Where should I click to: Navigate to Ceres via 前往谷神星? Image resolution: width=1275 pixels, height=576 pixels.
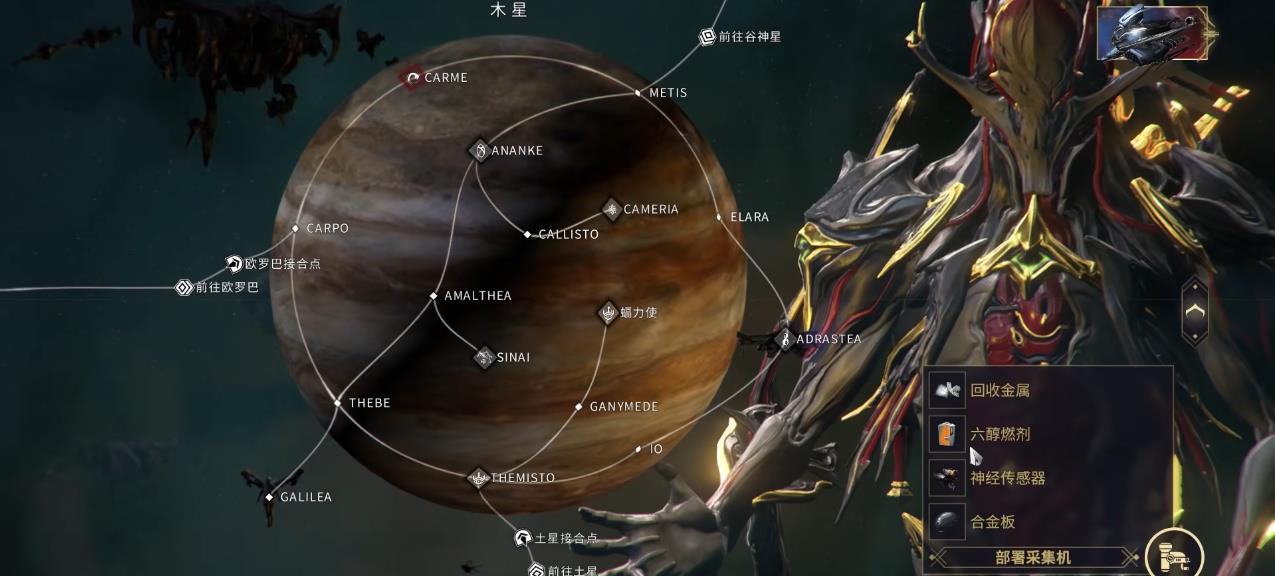pyautogui.click(x=707, y=37)
